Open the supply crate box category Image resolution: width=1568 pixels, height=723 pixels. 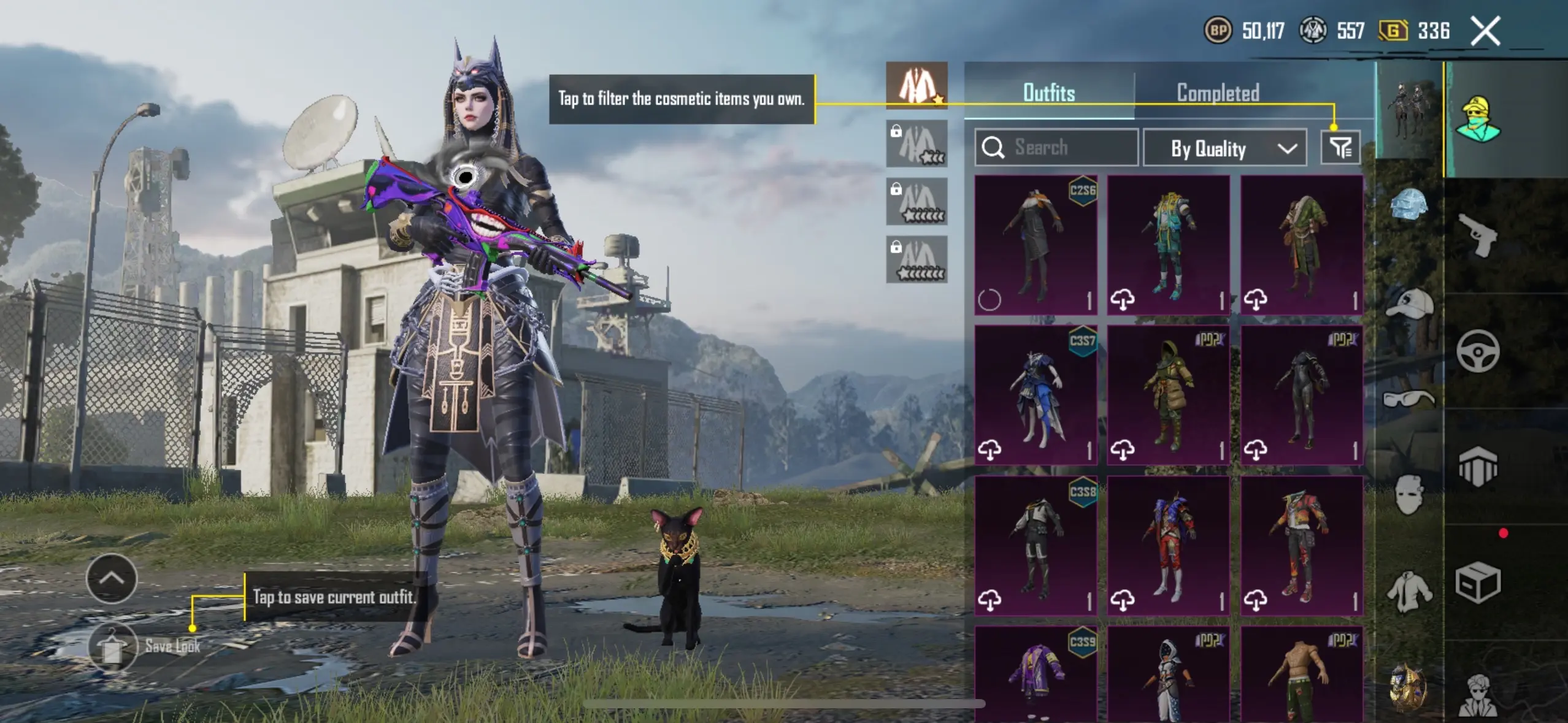click(1478, 583)
